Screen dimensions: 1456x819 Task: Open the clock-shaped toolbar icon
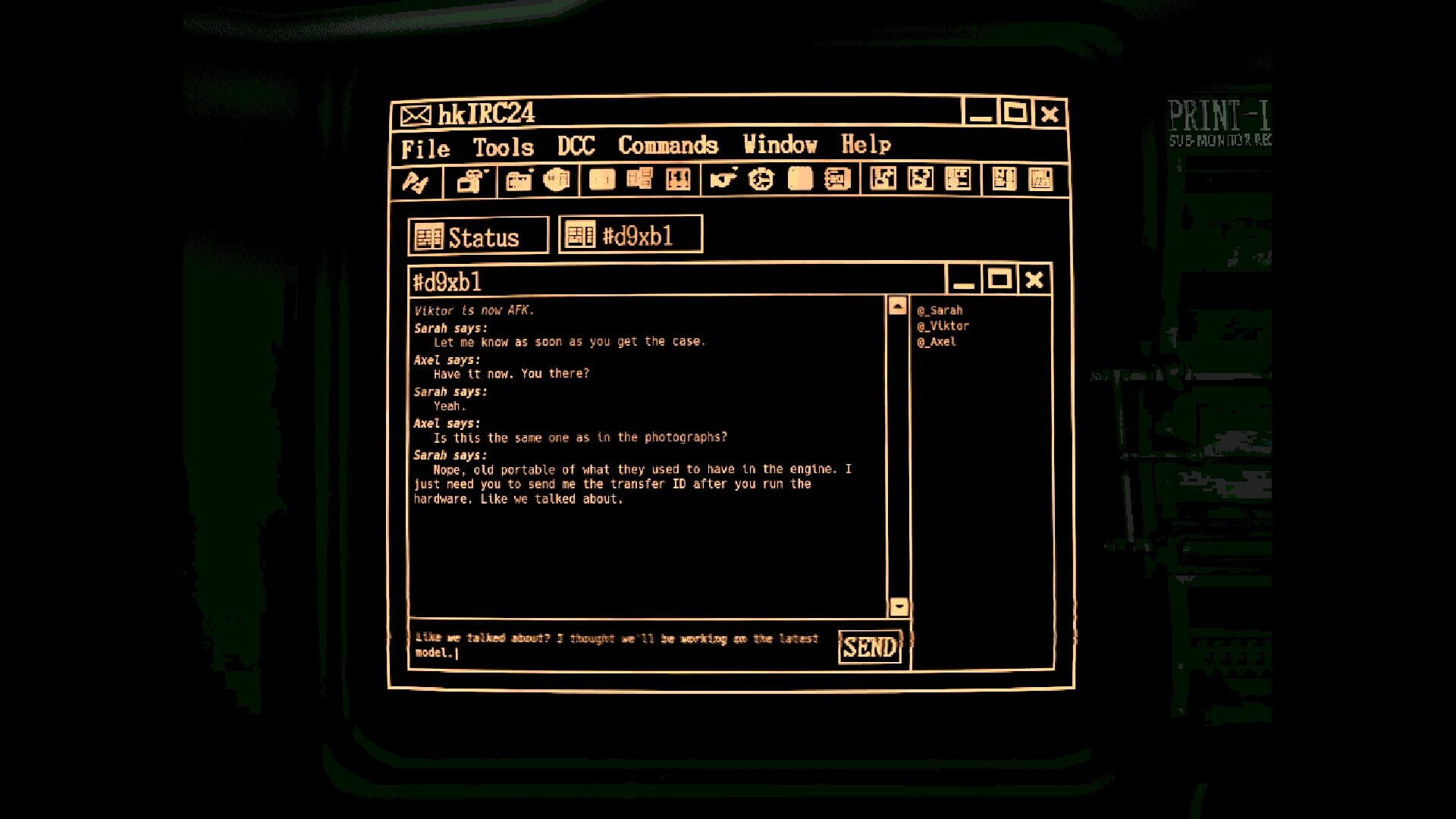tap(761, 180)
